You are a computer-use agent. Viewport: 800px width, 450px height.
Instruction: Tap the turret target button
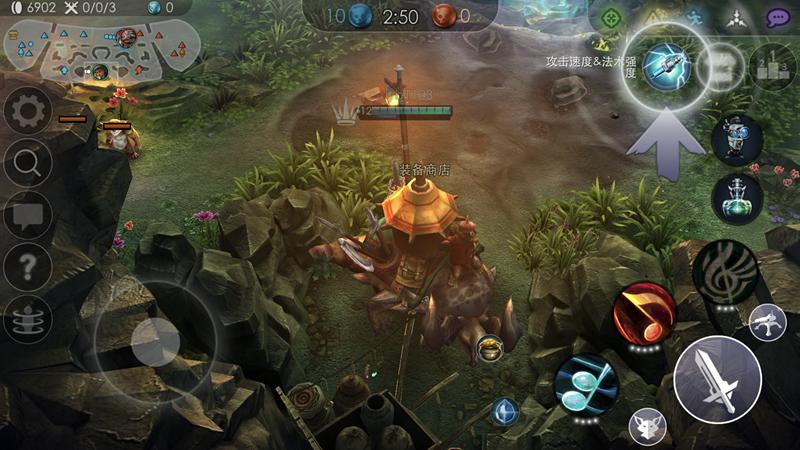(767, 322)
